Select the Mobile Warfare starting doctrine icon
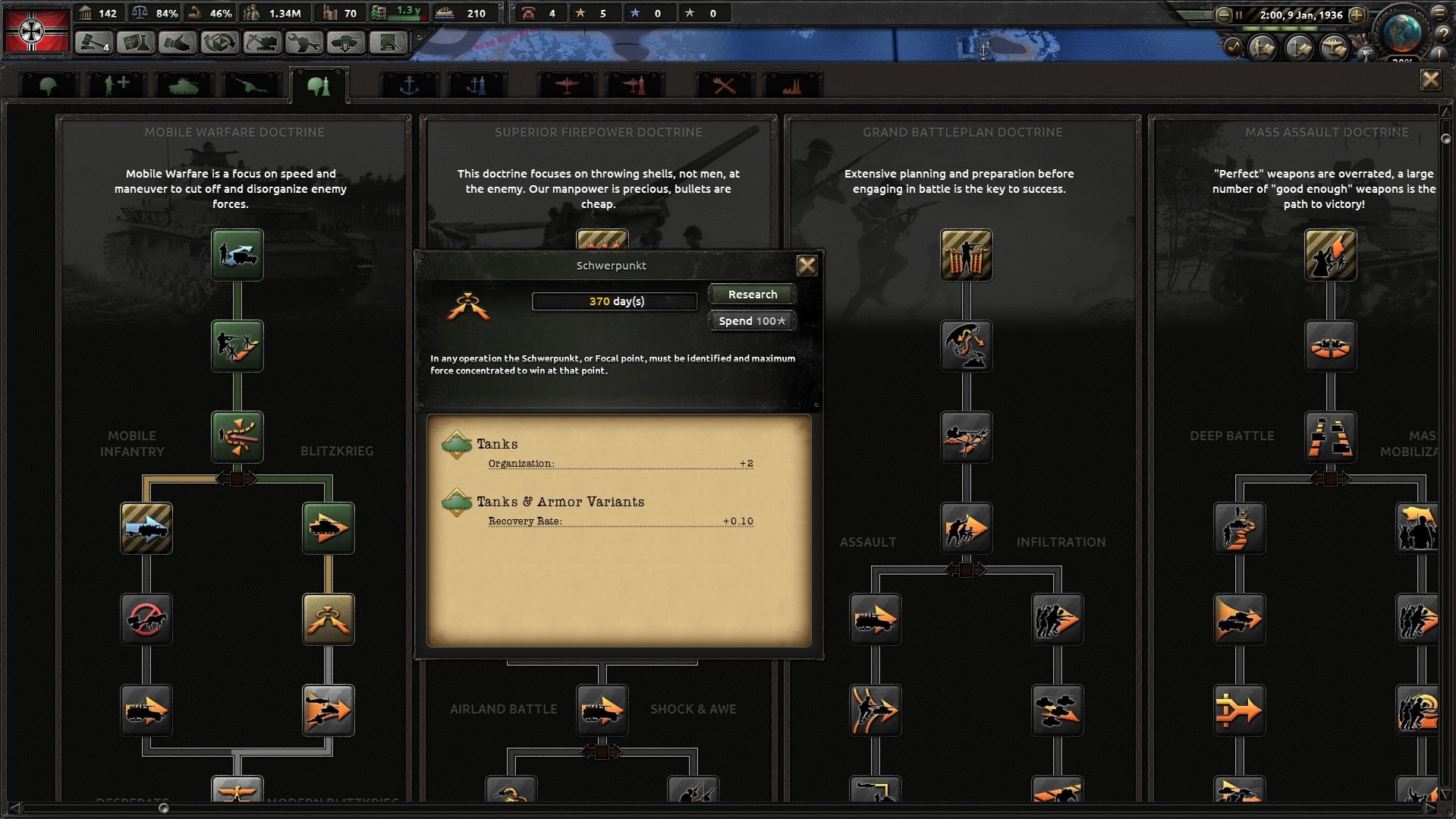The height and width of the screenshot is (819, 1456). click(x=237, y=255)
